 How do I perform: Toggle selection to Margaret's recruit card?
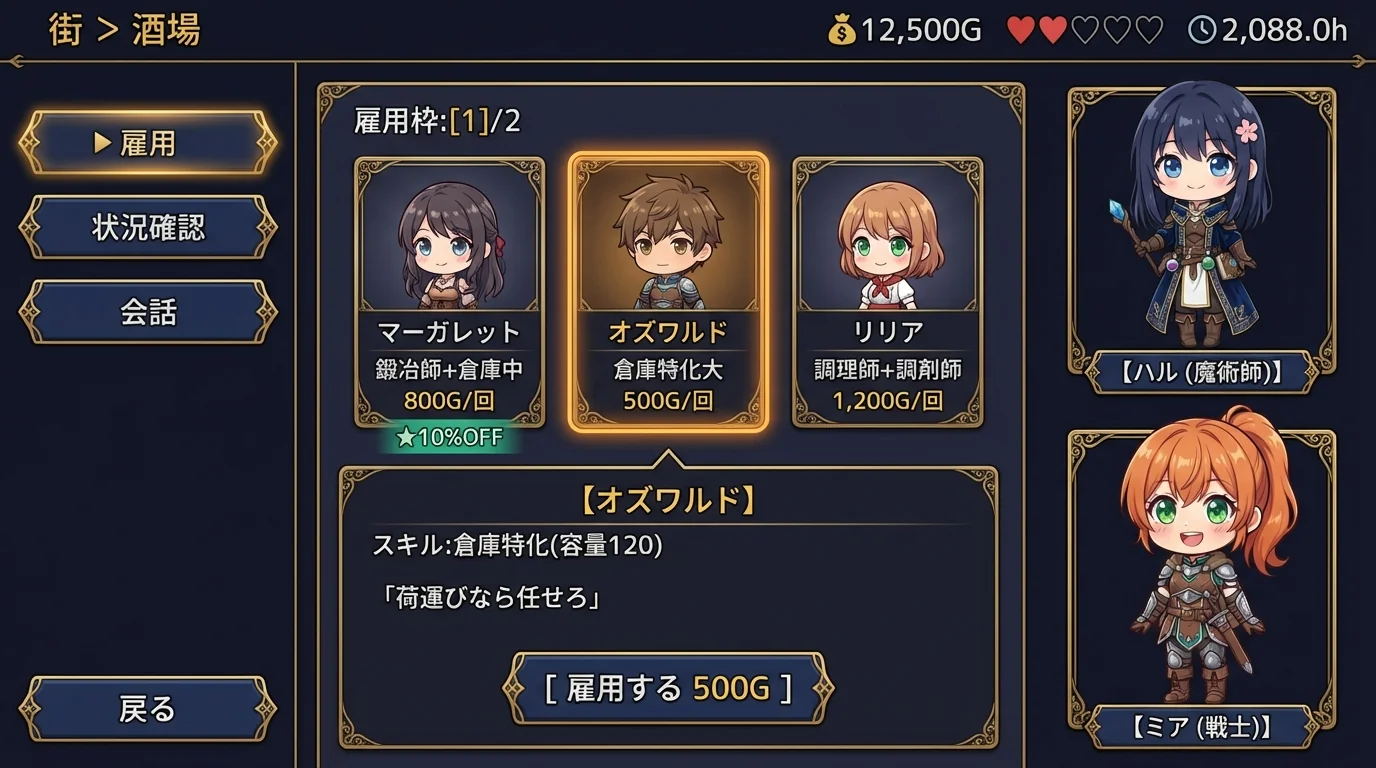tap(449, 290)
